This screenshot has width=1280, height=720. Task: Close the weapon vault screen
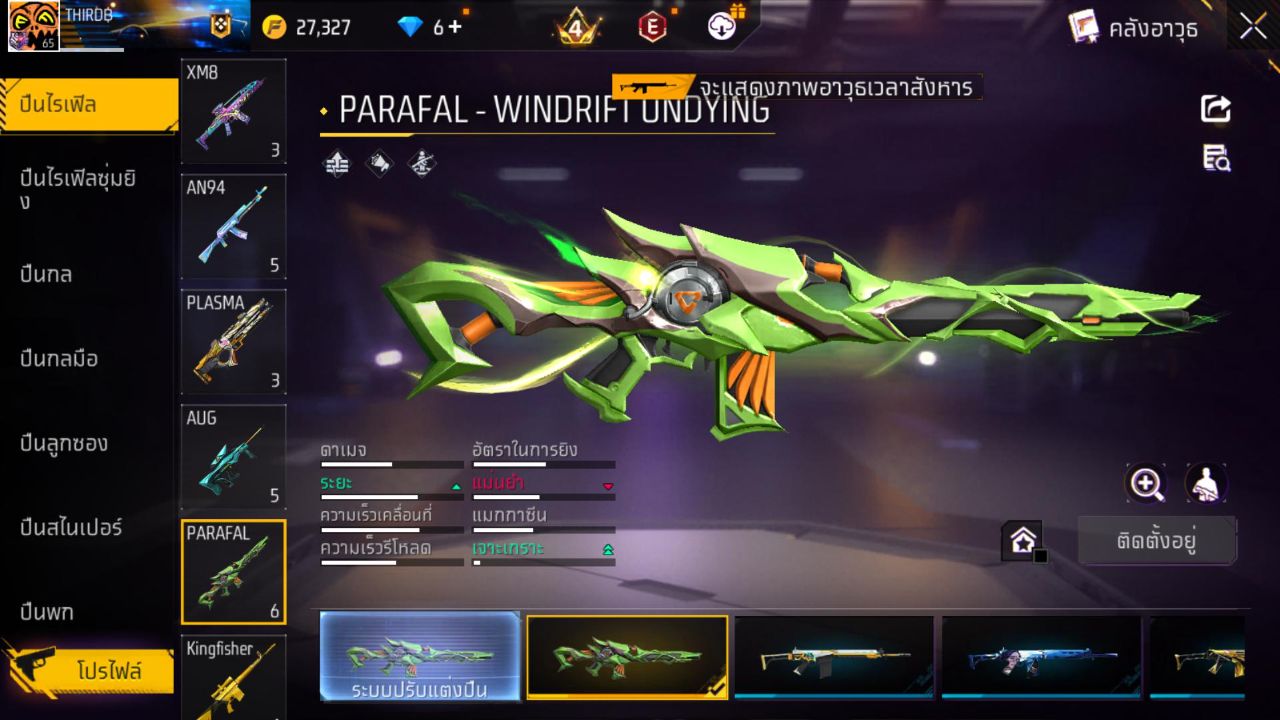click(x=1253, y=27)
